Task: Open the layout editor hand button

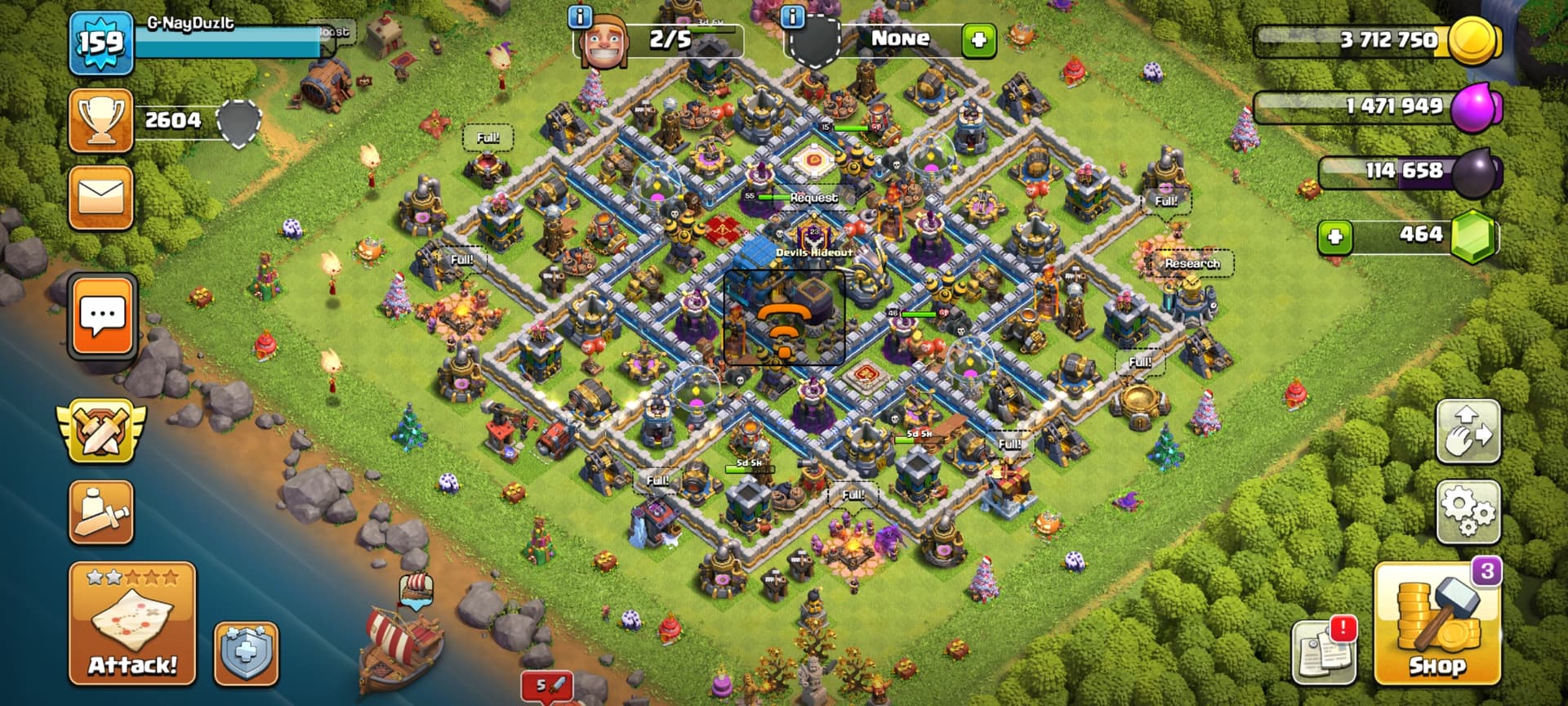Action: [1468, 432]
